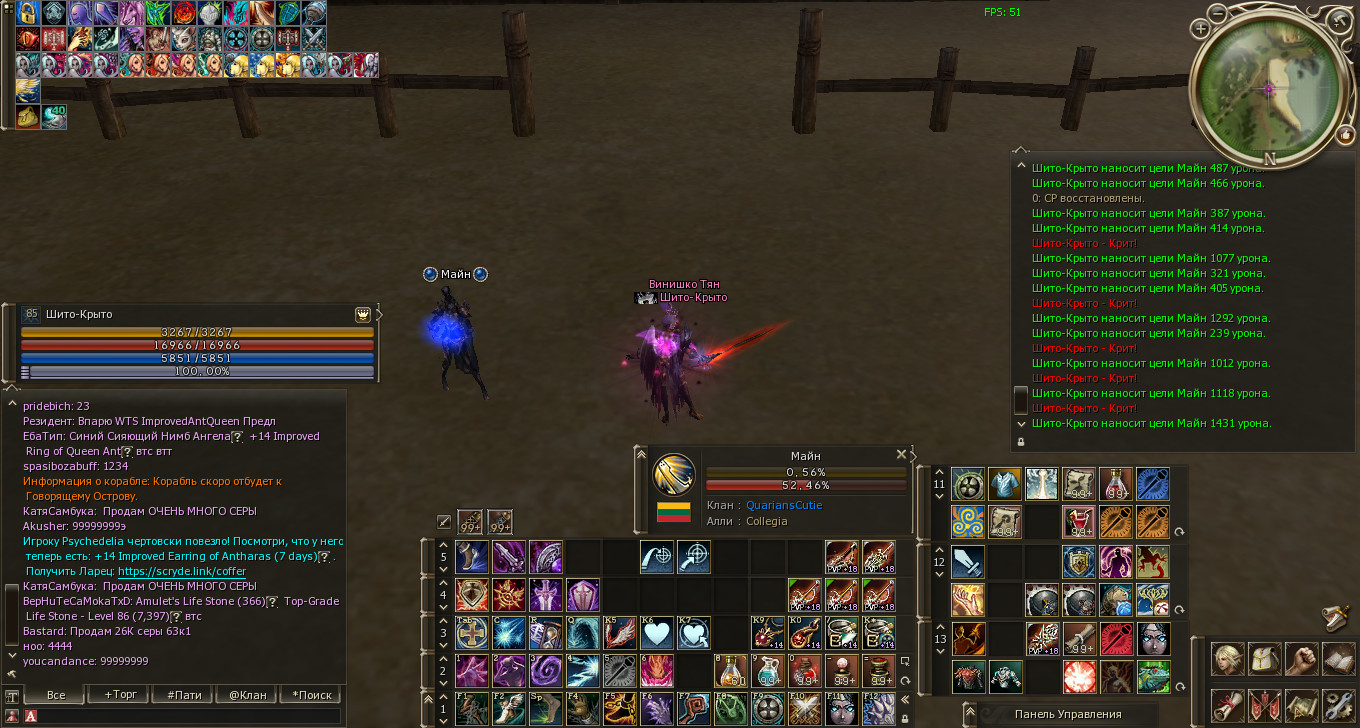This screenshot has height=728, width=1360.
Task: Close the Майн target window
Action: pyautogui.click(x=901, y=454)
